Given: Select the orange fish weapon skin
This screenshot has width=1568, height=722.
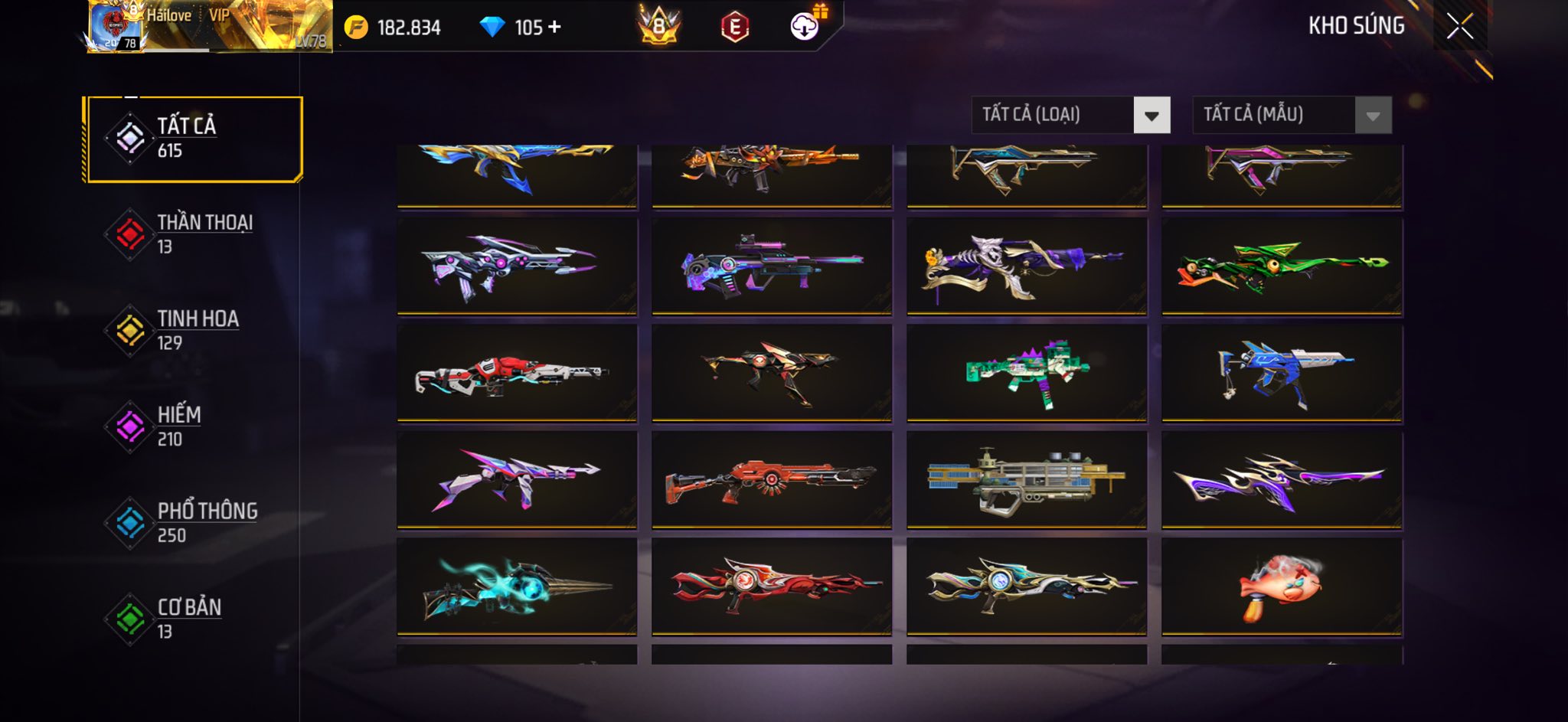Looking at the screenshot, I should pyautogui.click(x=1282, y=587).
